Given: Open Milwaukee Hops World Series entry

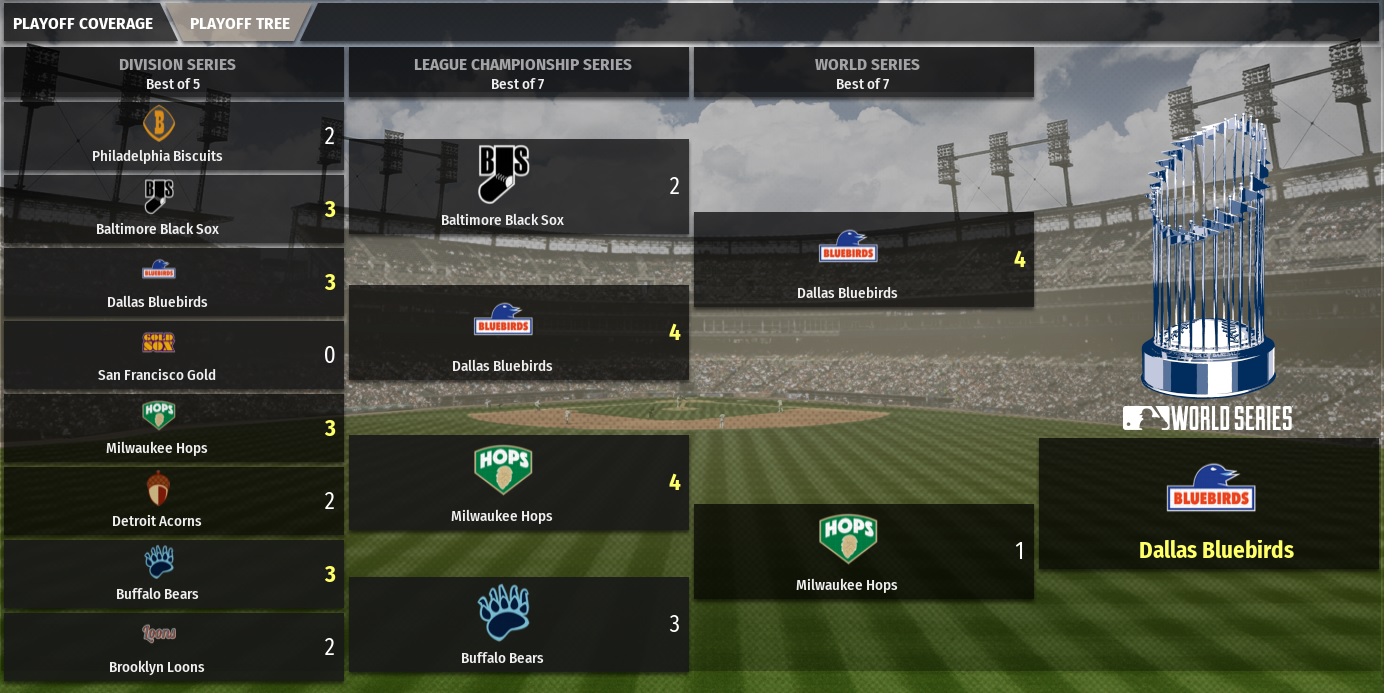Looking at the screenshot, I should click(863, 552).
